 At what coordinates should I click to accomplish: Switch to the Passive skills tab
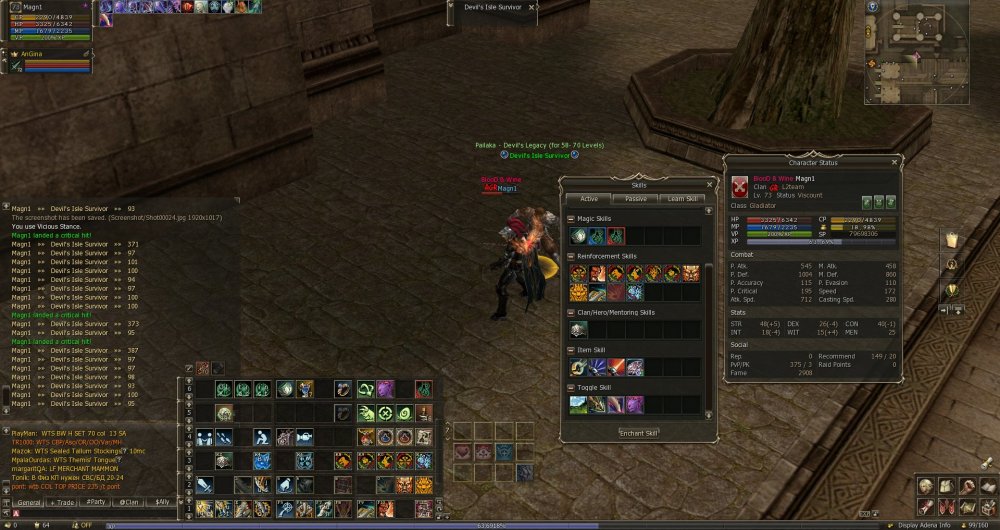tap(636, 199)
